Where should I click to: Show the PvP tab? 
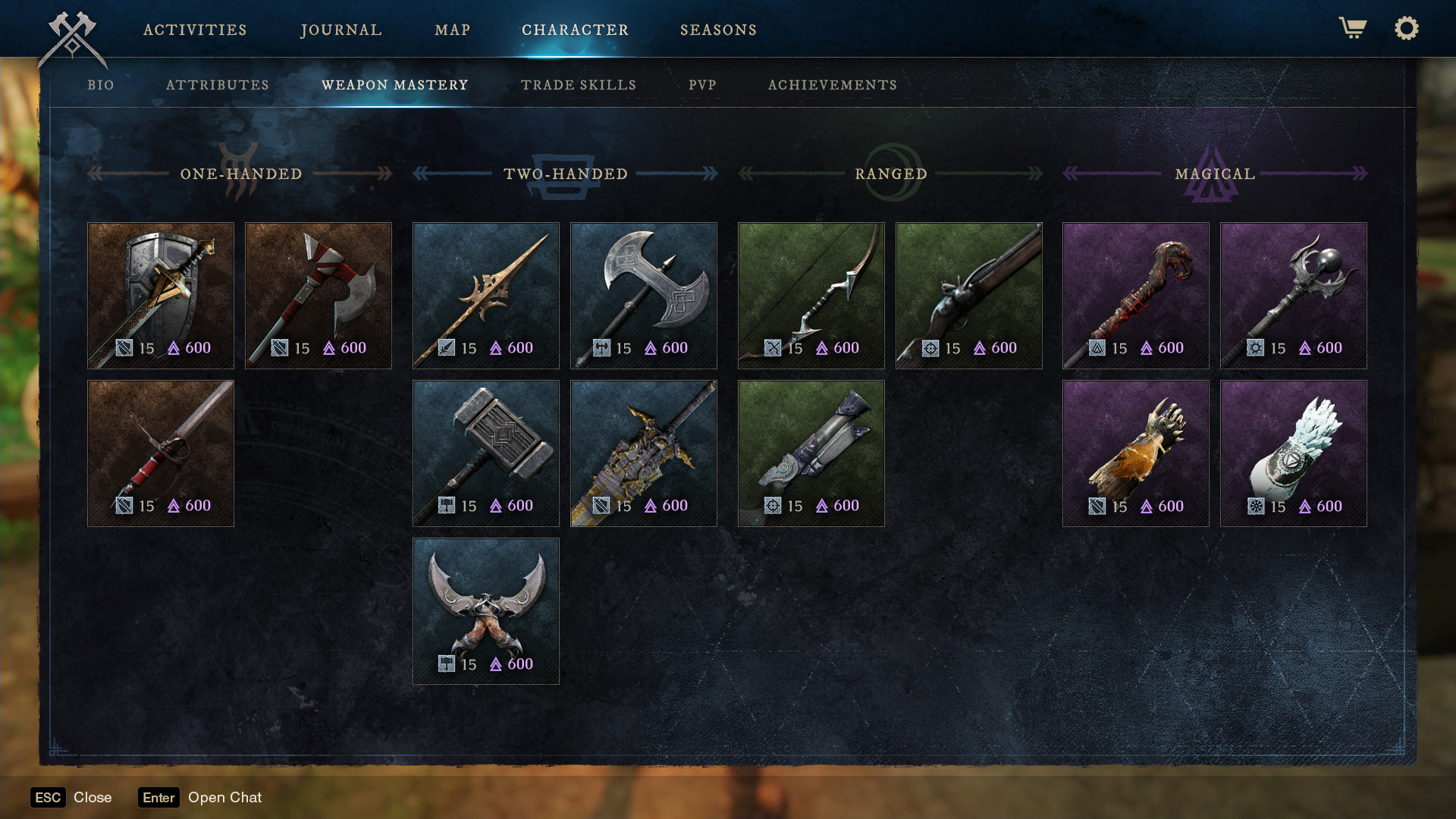click(702, 85)
